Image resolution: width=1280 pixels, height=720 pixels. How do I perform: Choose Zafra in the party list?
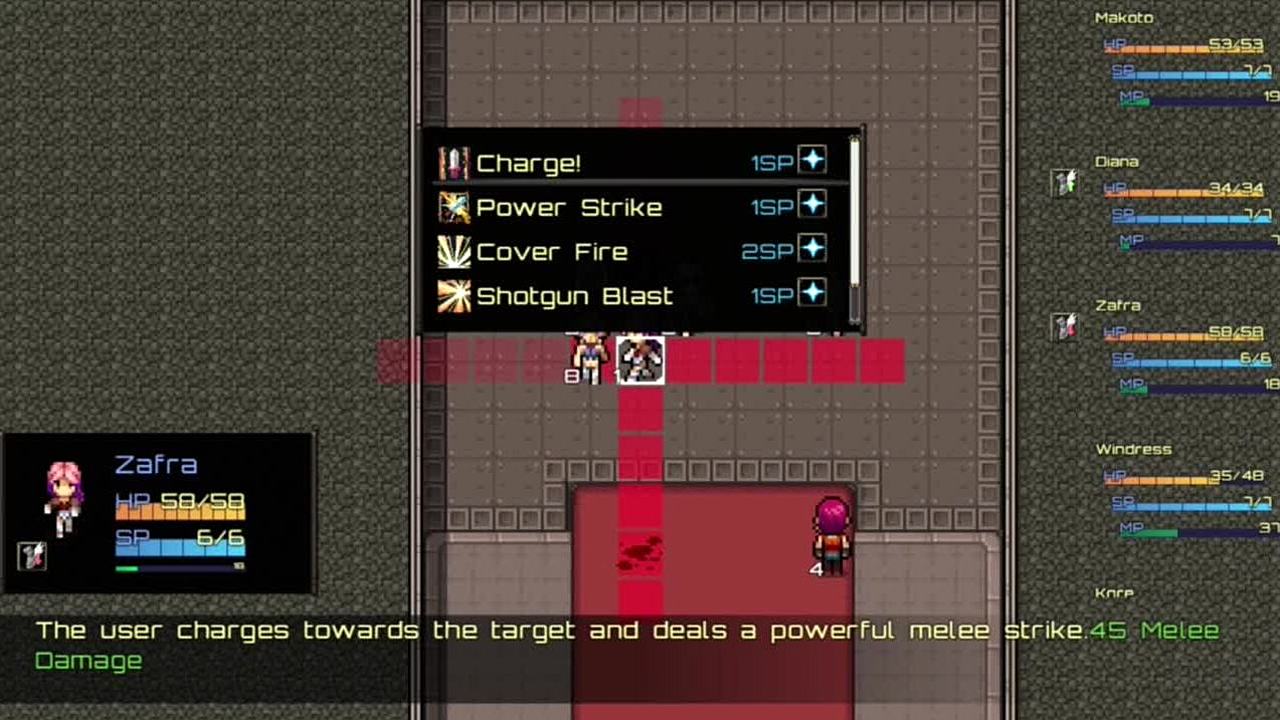coord(1117,306)
